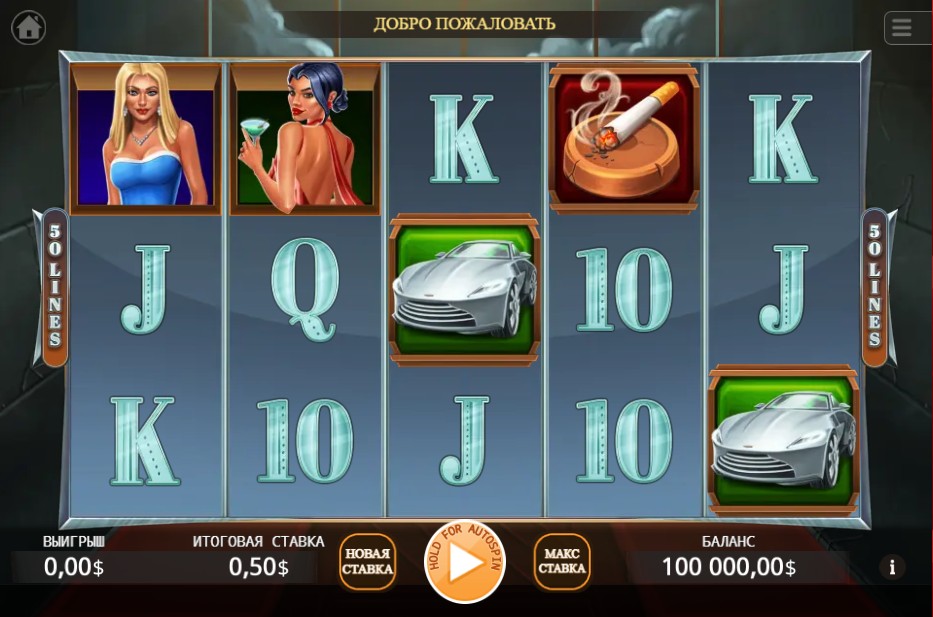933x617 pixels.
Task: Go to the home screen icon
Action: click(29, 27)
